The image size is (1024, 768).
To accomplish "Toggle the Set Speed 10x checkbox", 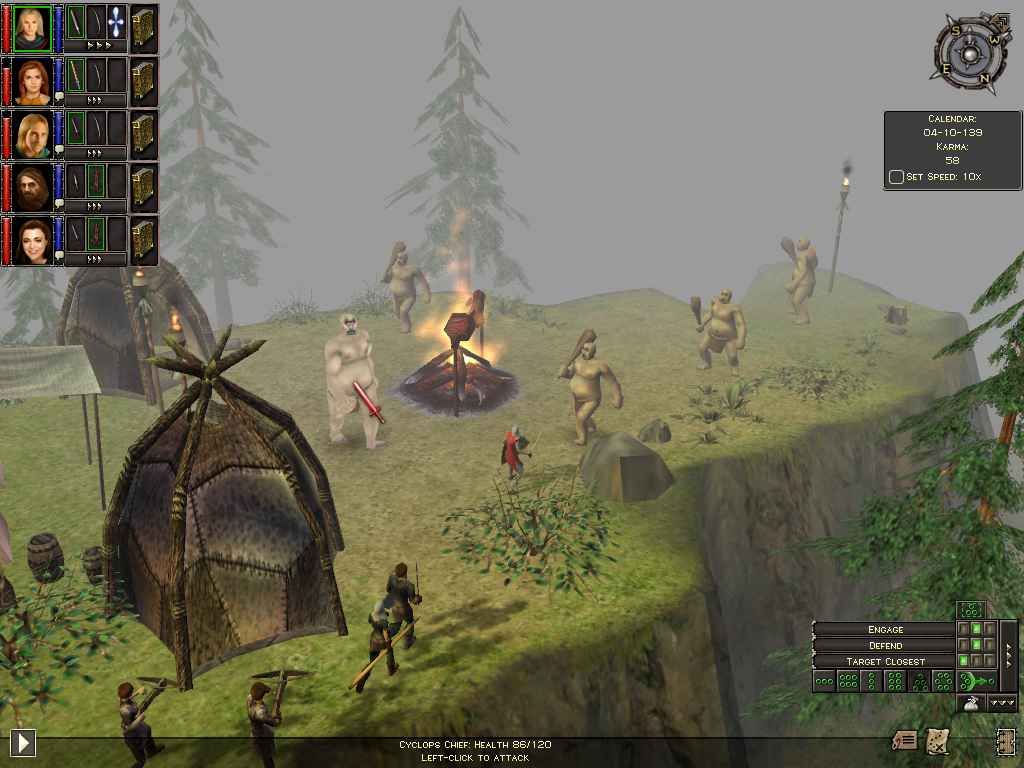I will pos(896,177).
